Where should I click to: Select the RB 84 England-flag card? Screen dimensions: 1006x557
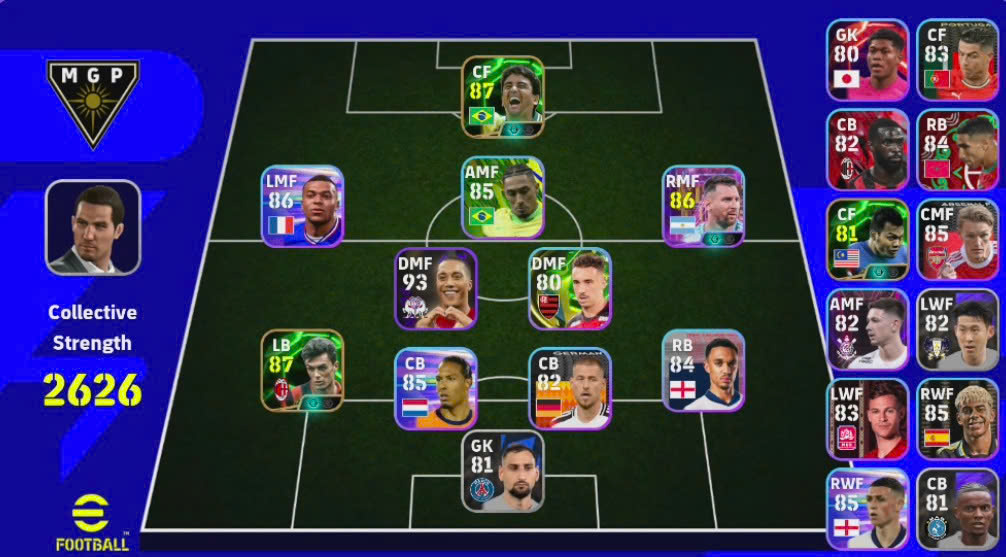pyautogui.click(x=703, y=370)
